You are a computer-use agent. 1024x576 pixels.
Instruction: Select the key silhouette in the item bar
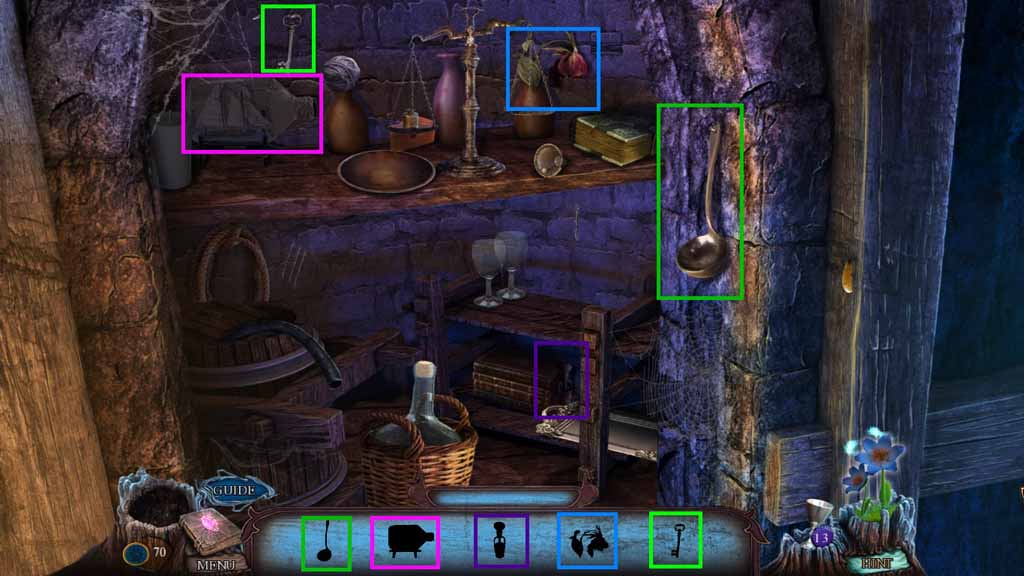(675, 539)
